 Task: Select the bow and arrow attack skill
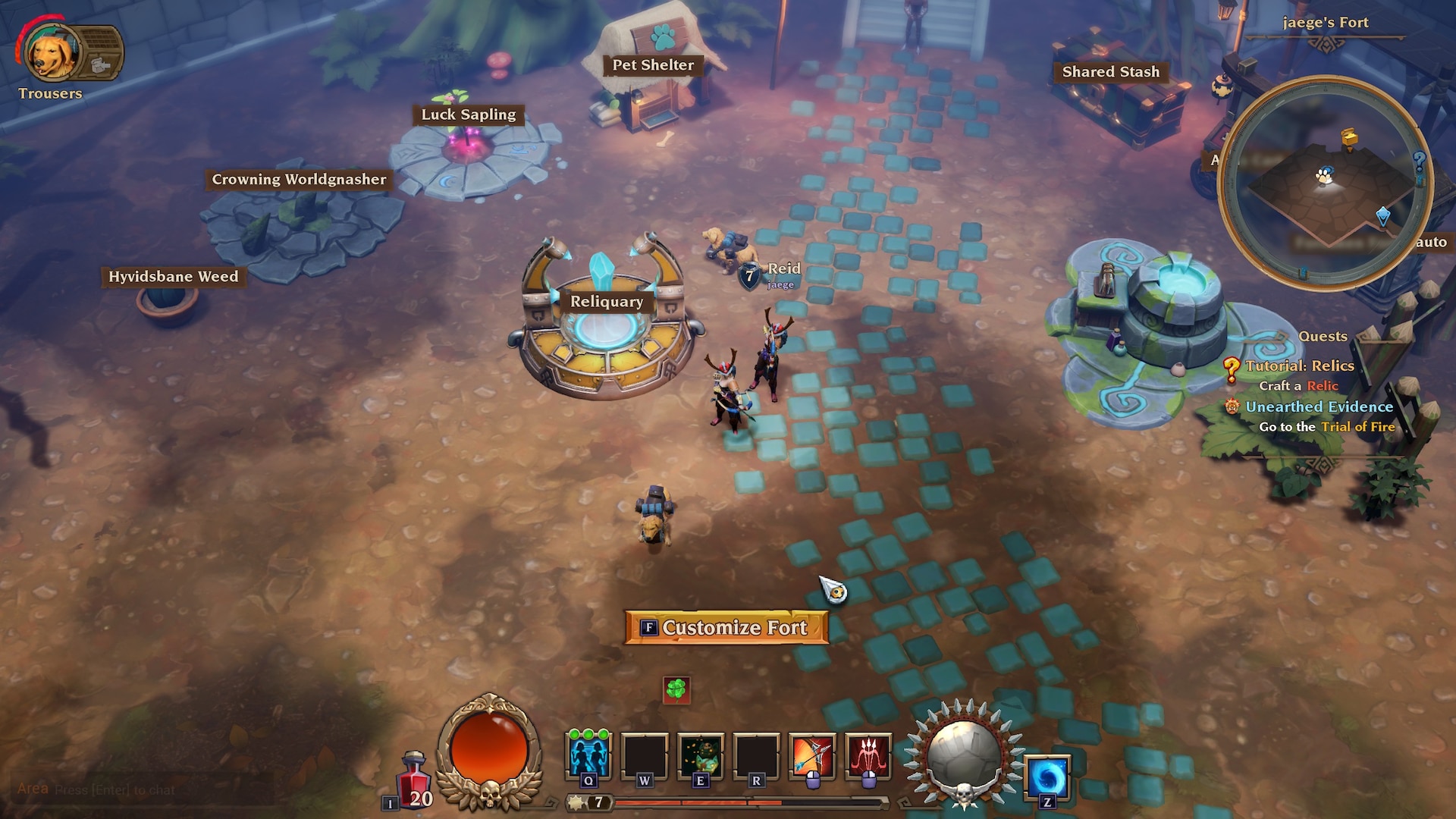(812, 756)
